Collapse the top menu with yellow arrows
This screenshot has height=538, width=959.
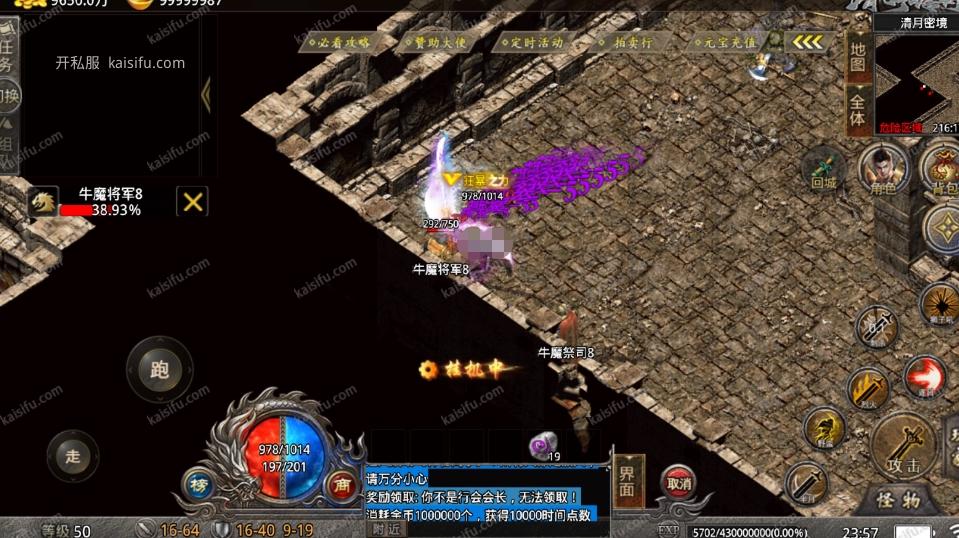(808, 42)
